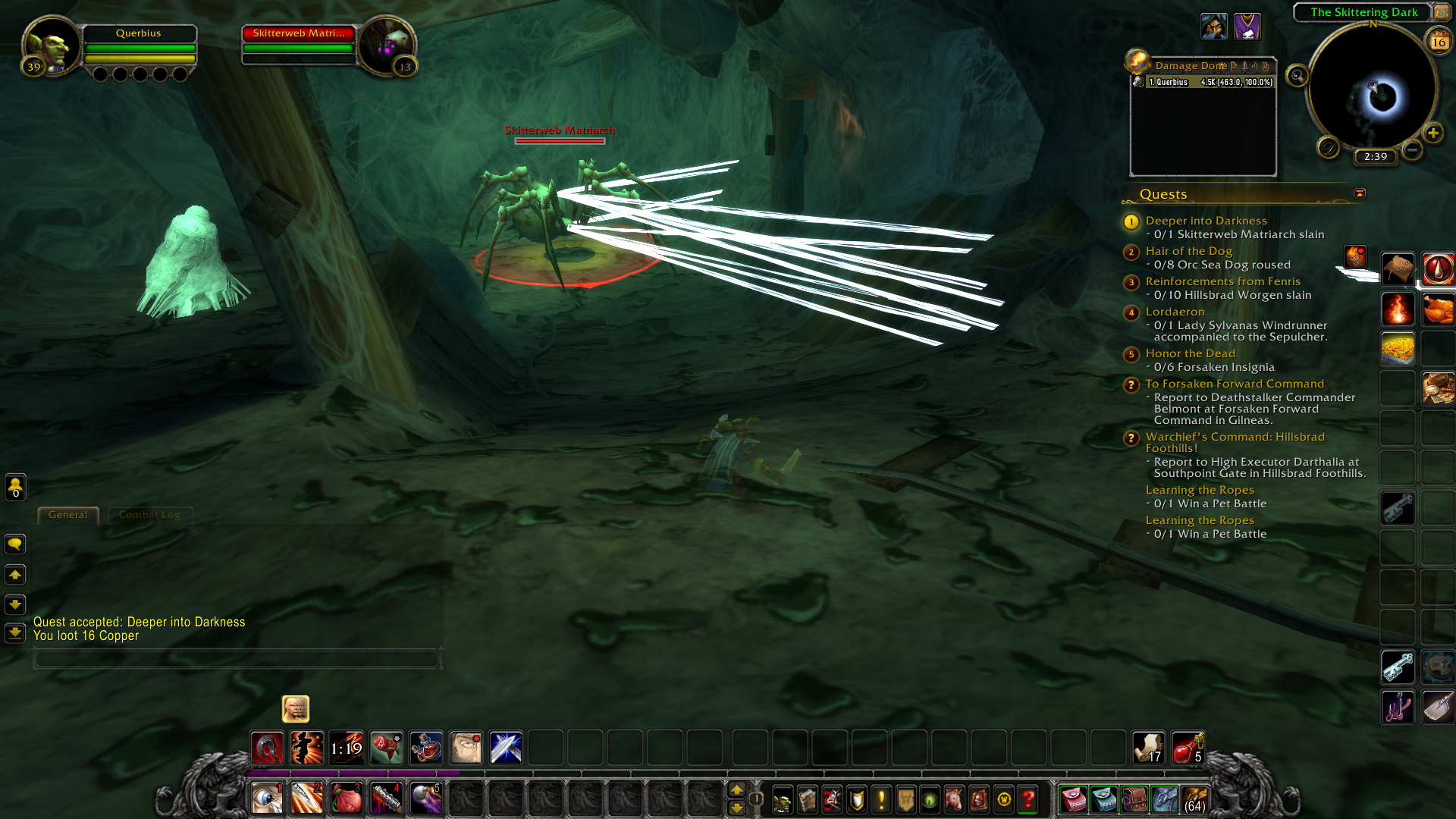Open the Deeper into Darkness quest

pos(1206,221)
